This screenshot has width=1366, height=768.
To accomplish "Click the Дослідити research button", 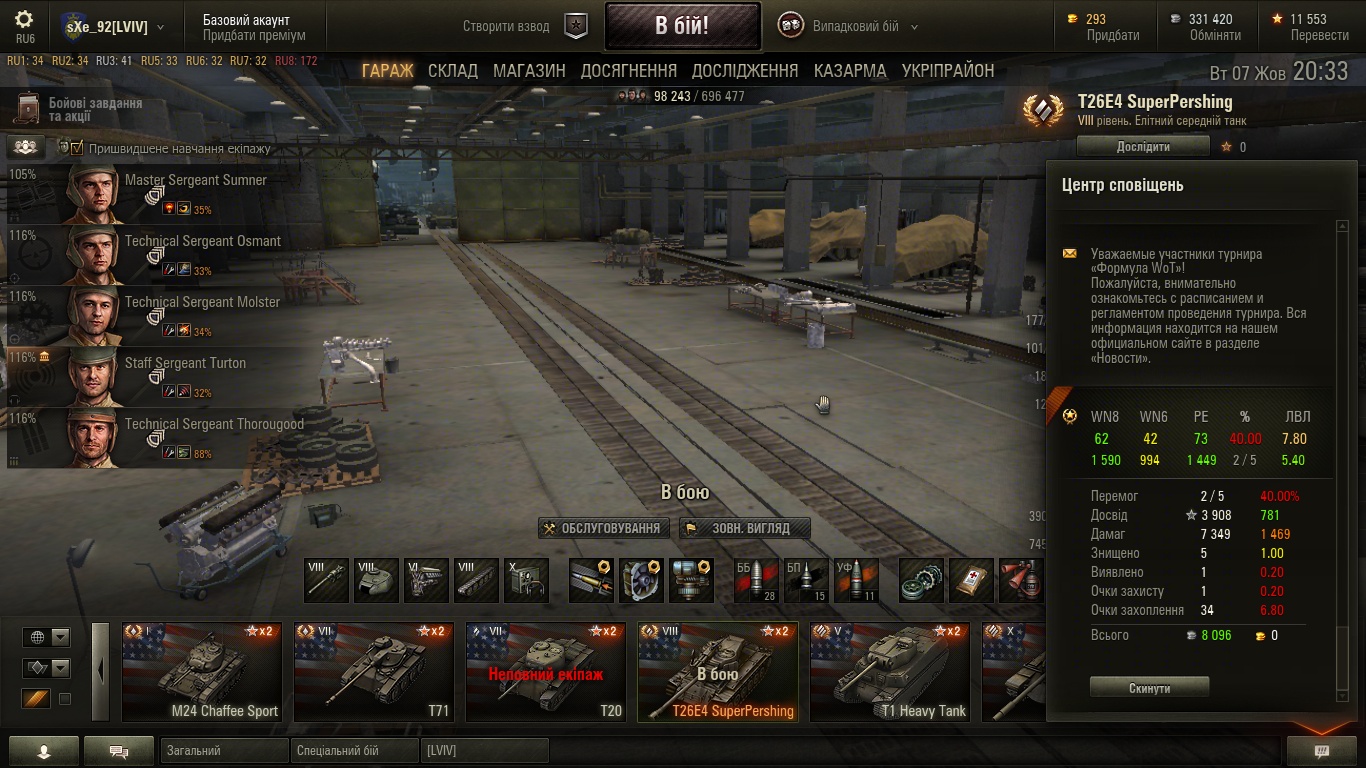I will 1142,147.
